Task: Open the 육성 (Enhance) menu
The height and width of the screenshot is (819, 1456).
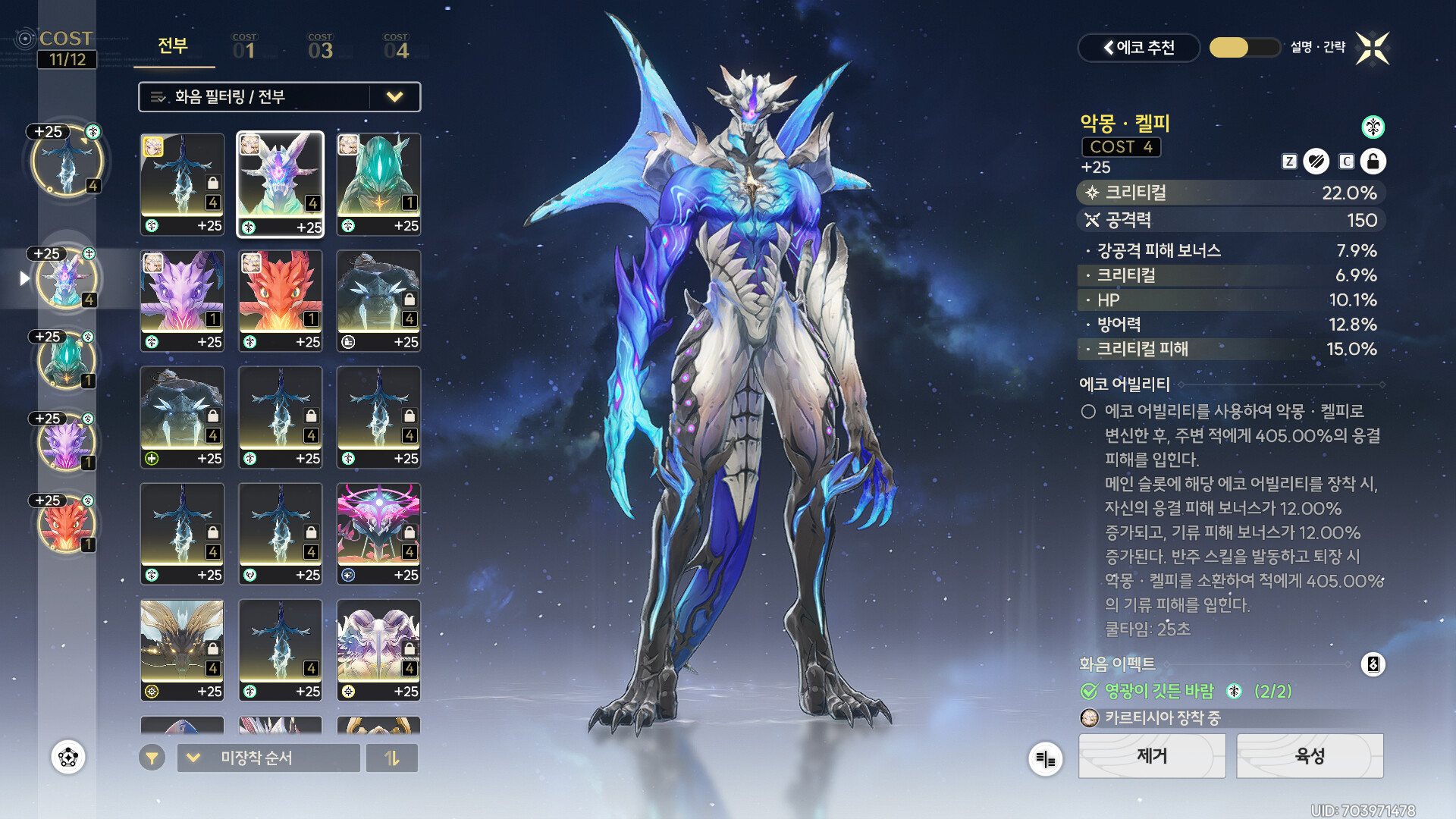Action: (x=1310, y=755)
